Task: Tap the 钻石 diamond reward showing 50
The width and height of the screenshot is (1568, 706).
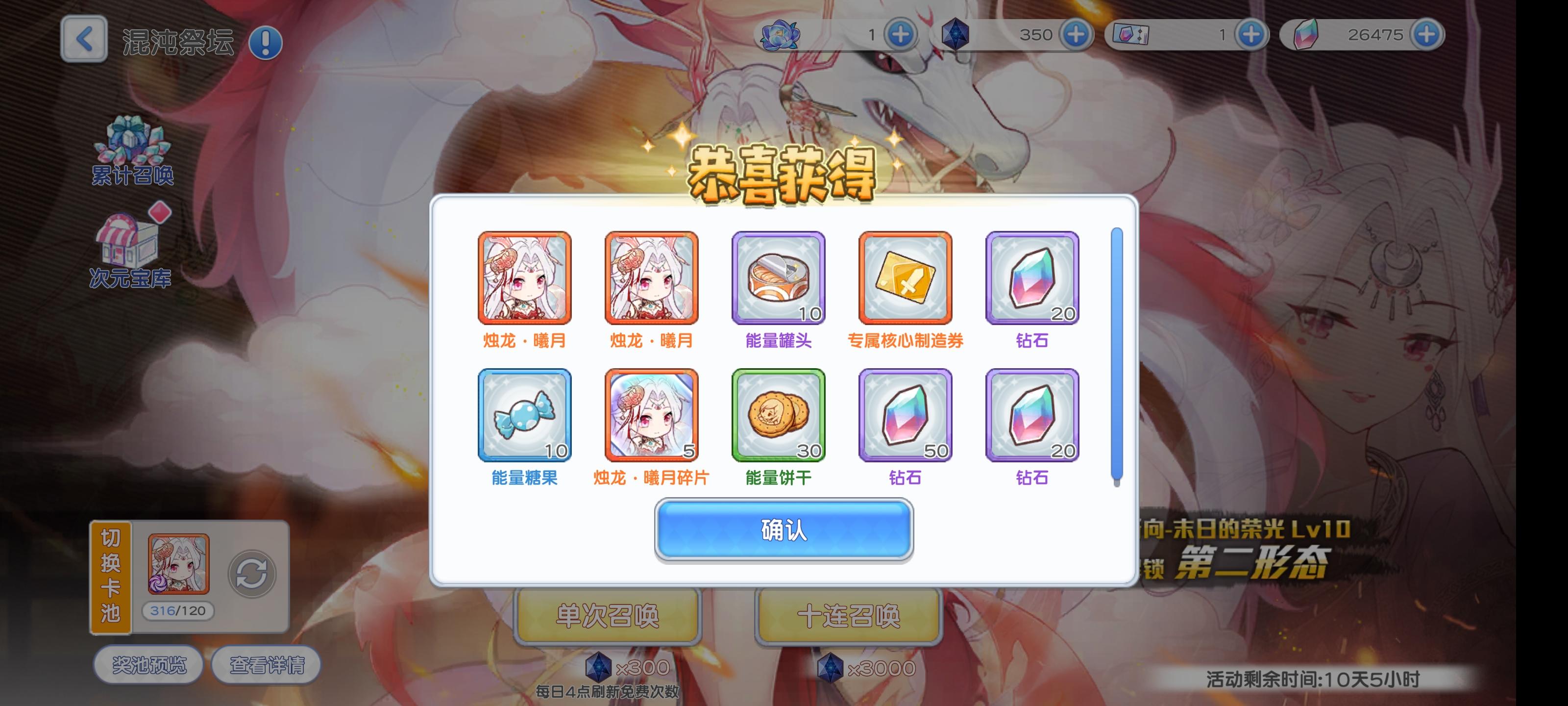Action: [905, 415]
